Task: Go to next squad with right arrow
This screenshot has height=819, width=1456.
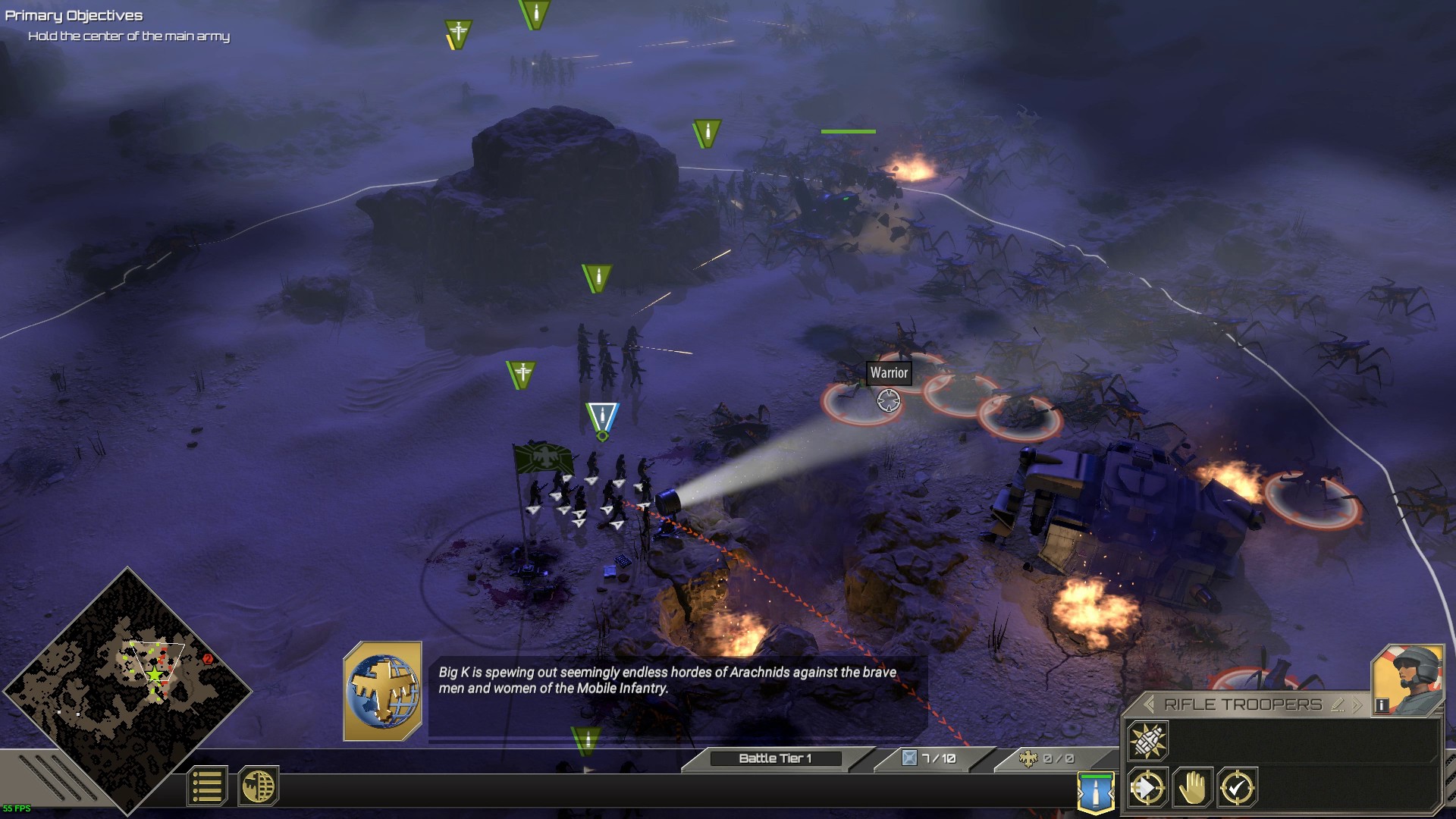Action: [x=1357, y=704]
